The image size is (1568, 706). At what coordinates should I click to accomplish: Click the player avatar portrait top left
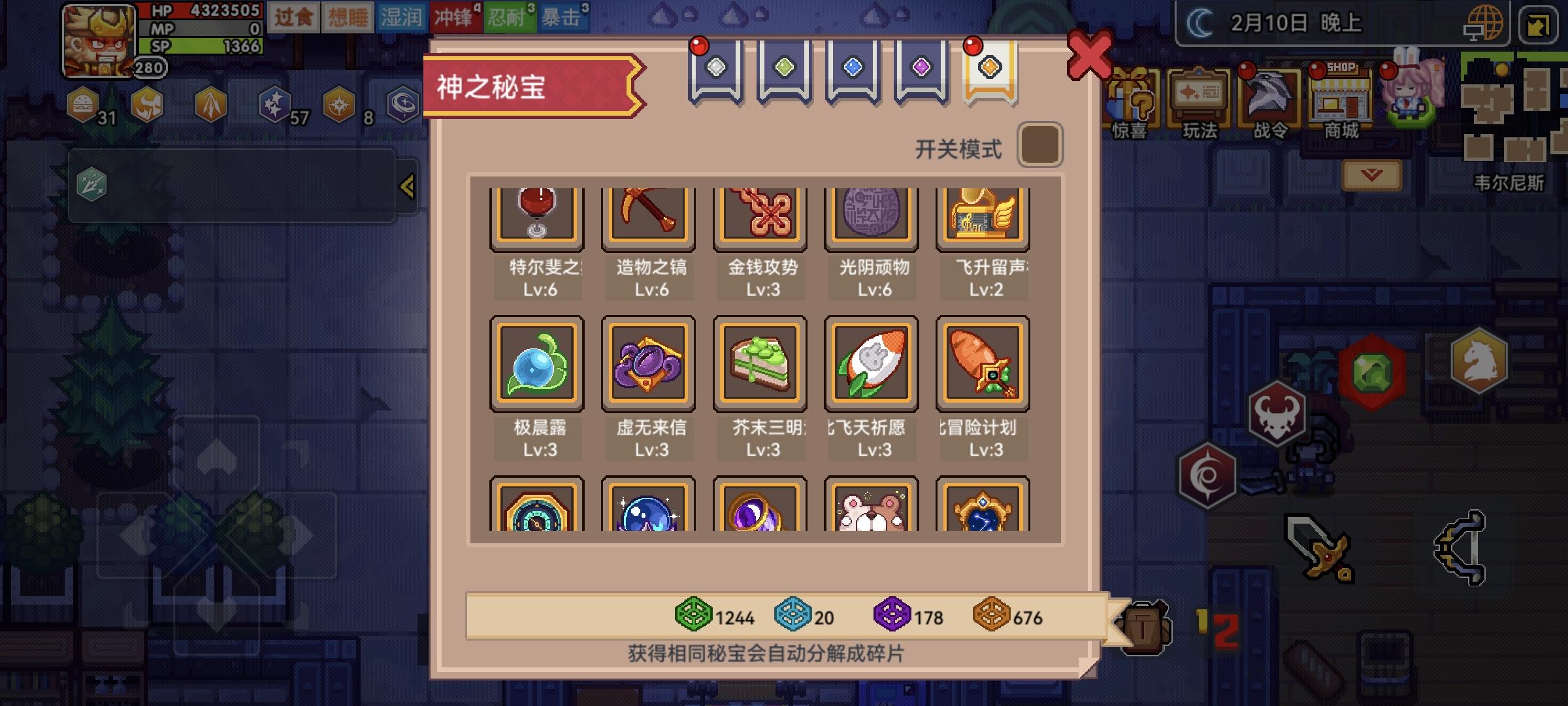click(99, 42)
